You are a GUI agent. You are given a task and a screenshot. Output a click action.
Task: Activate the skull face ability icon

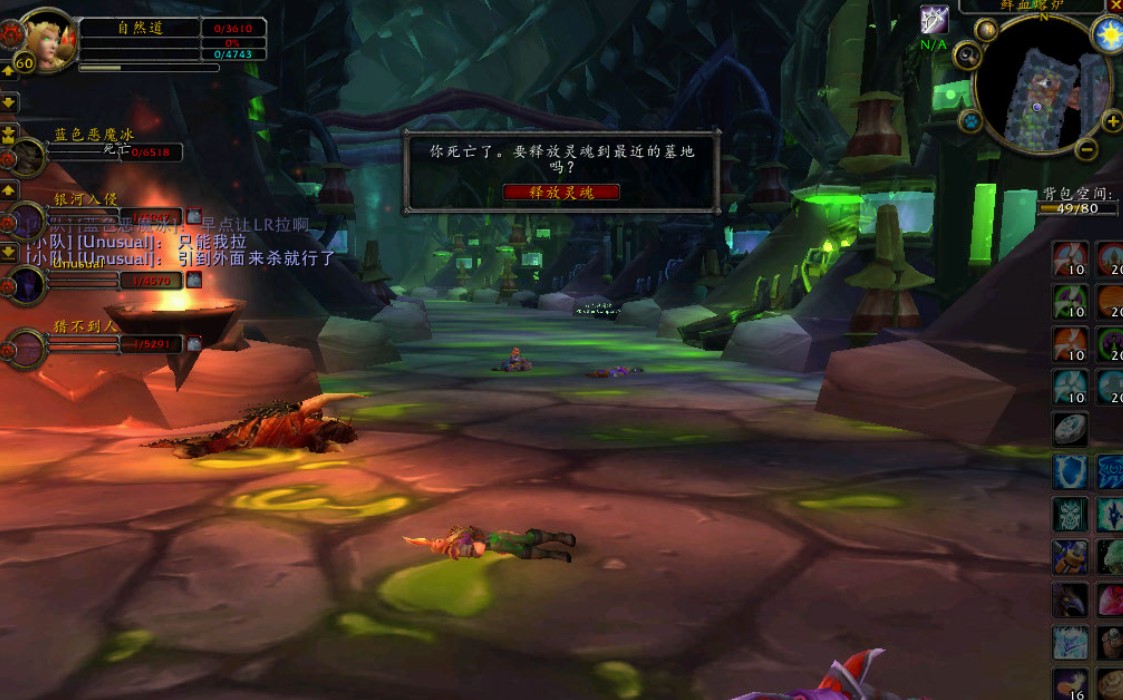pyautogui.click(x=1070, y=514)
